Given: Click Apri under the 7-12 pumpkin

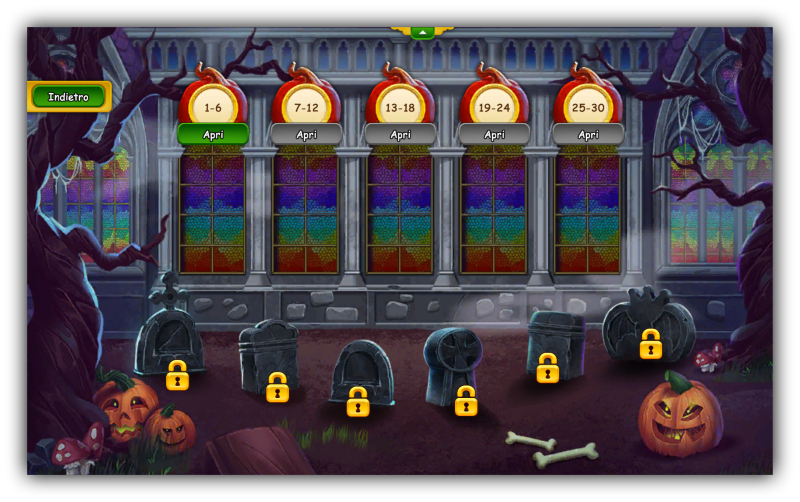Looking at the screenshot, I should pos(306,134).
